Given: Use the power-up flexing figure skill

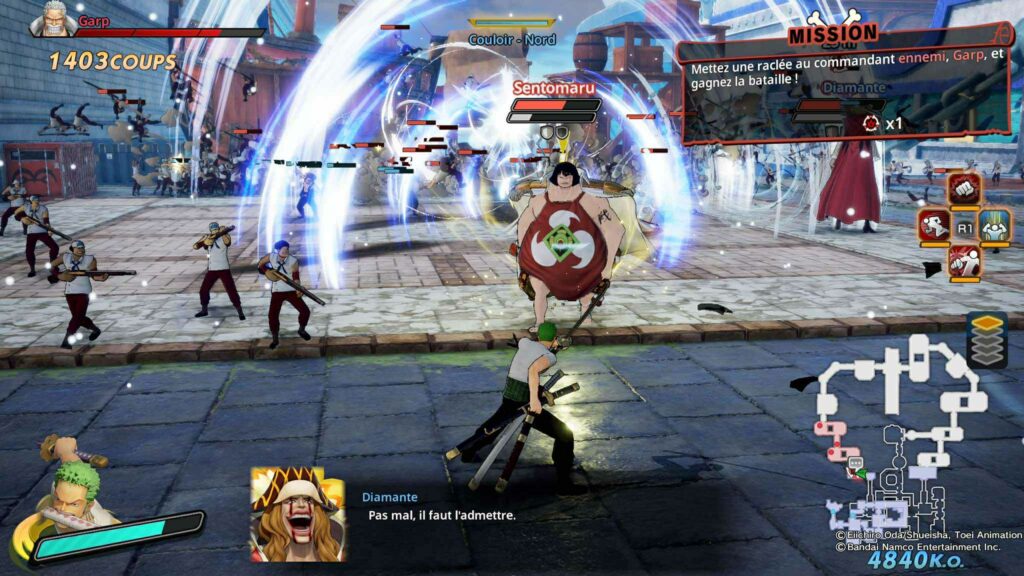Looking at the screenshot, I should [996, 226].
